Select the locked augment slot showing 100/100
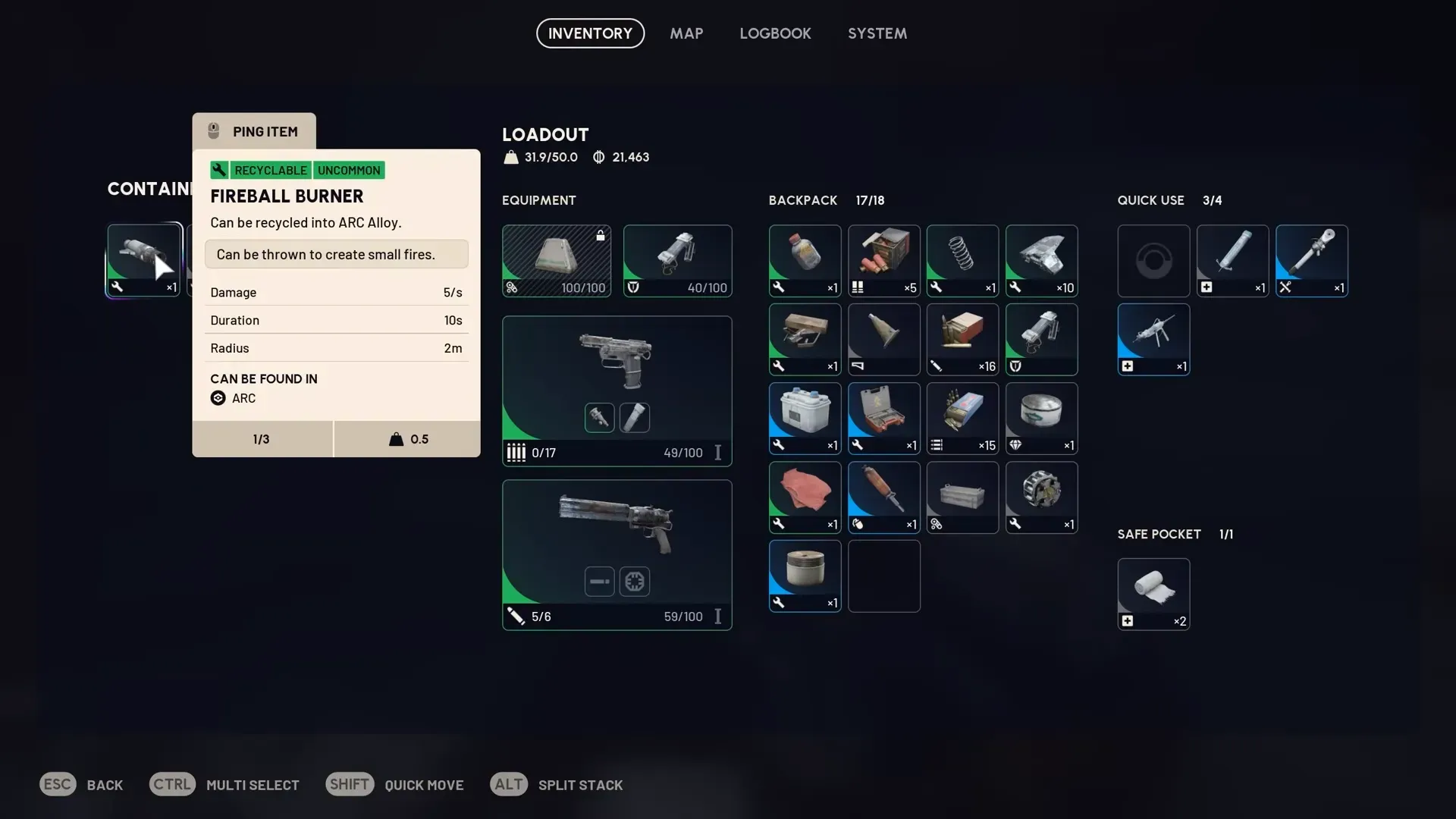Viewport: 1456px width, 819px height. coord(556,260)
